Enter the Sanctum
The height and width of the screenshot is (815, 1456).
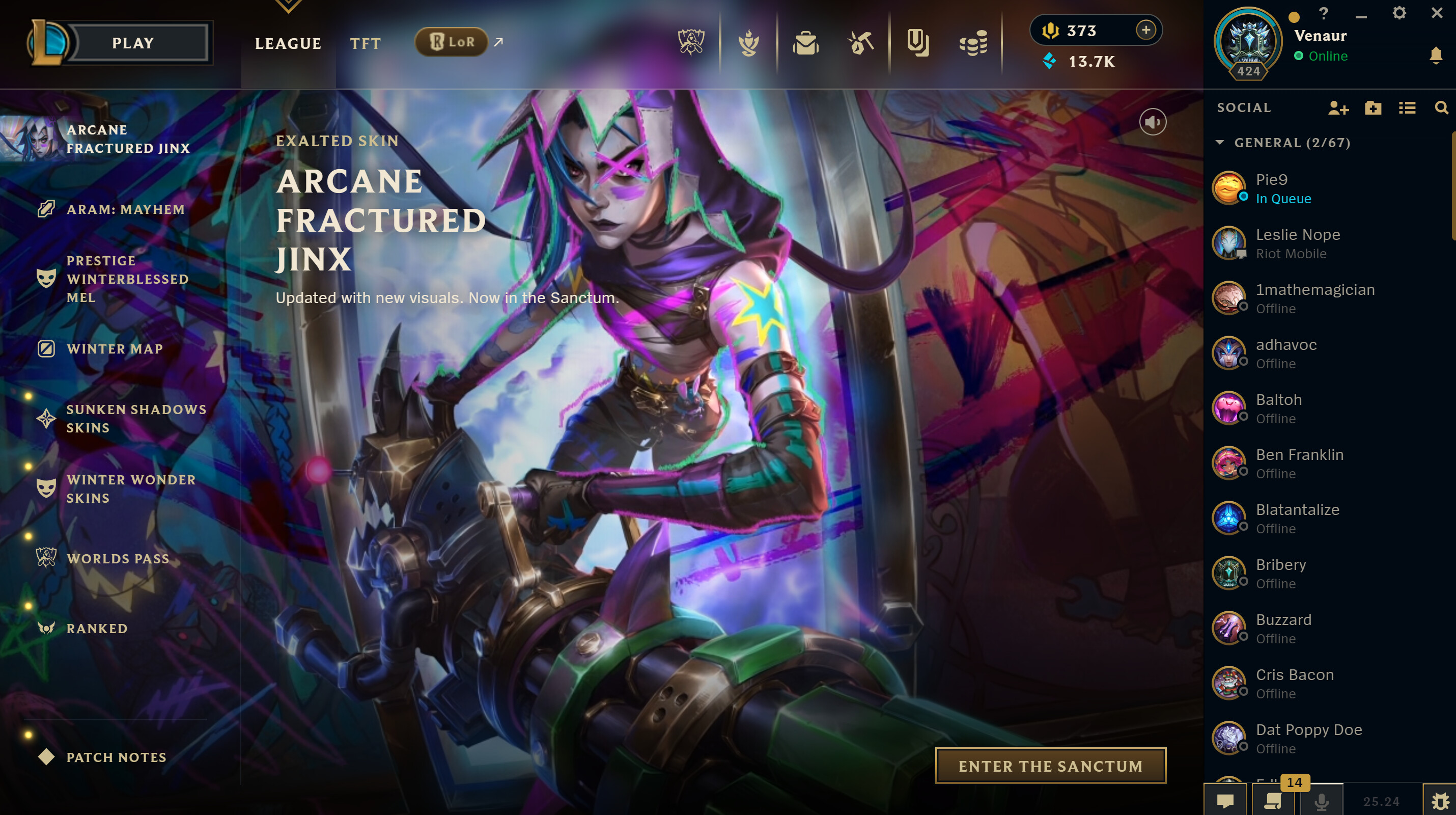pyautogui.click(x=1050, y=766)
